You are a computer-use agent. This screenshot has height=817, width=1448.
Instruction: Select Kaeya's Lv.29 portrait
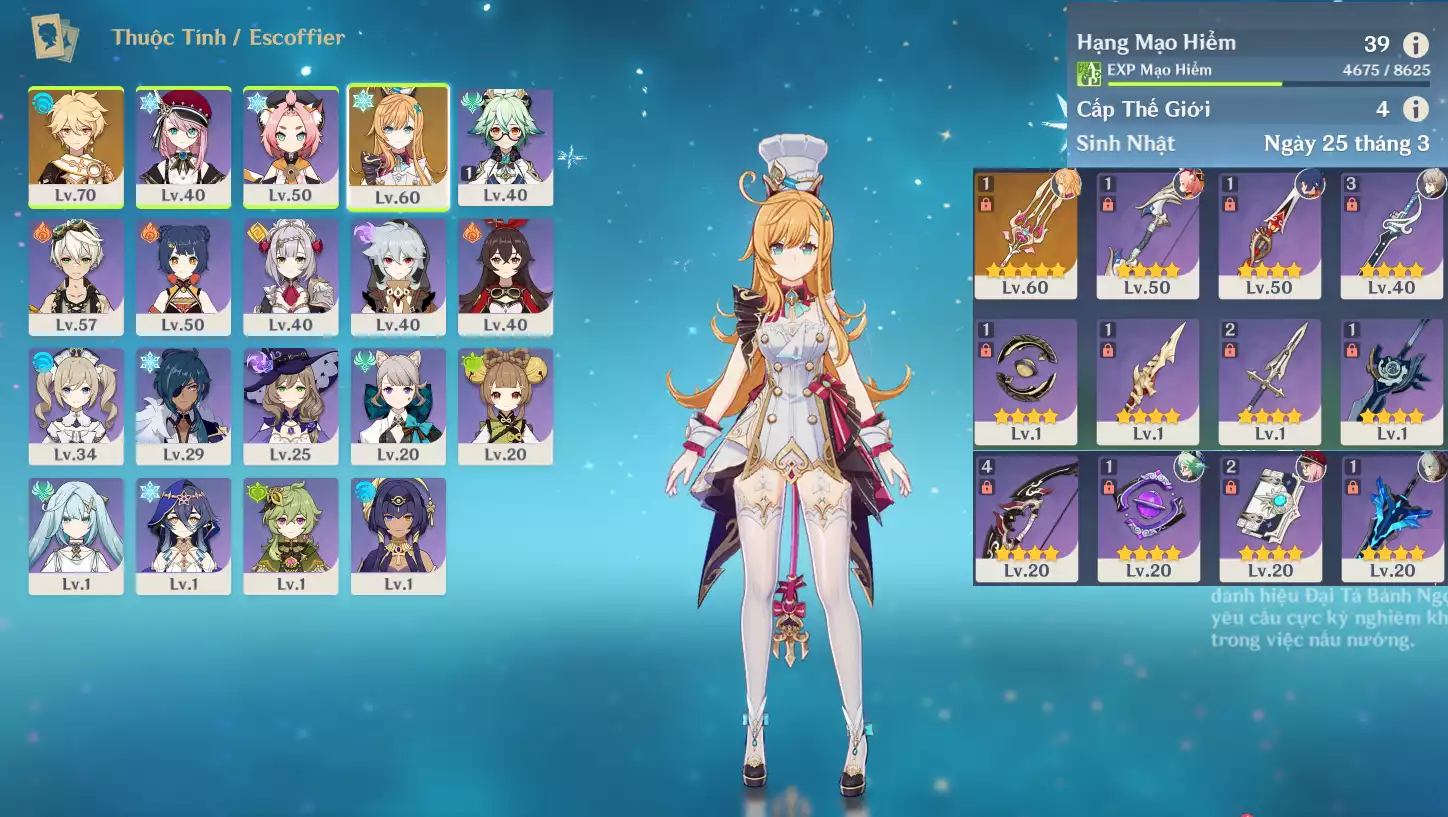coord(183,405)
